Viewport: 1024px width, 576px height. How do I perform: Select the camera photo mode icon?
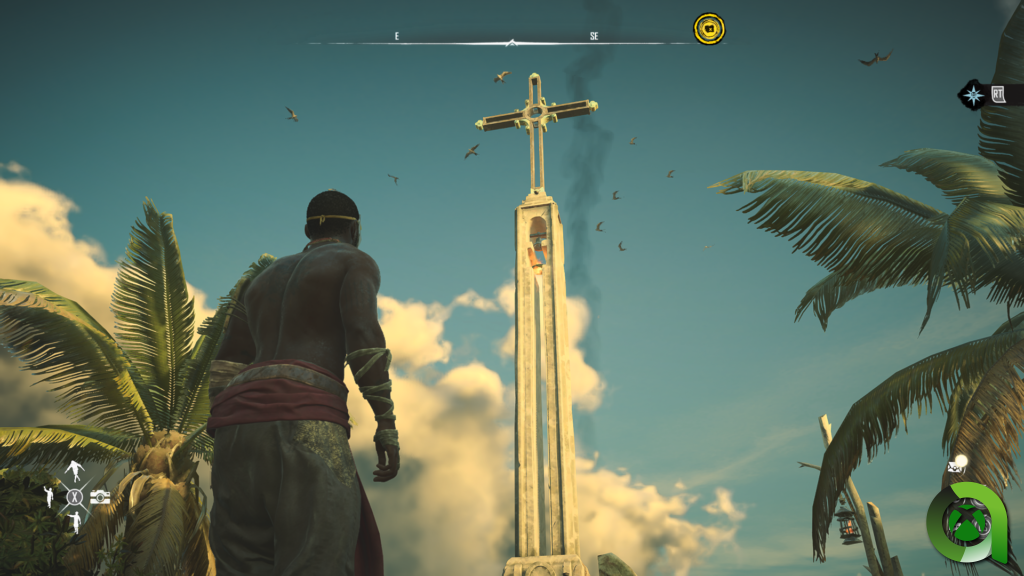(x=100, y=497)
